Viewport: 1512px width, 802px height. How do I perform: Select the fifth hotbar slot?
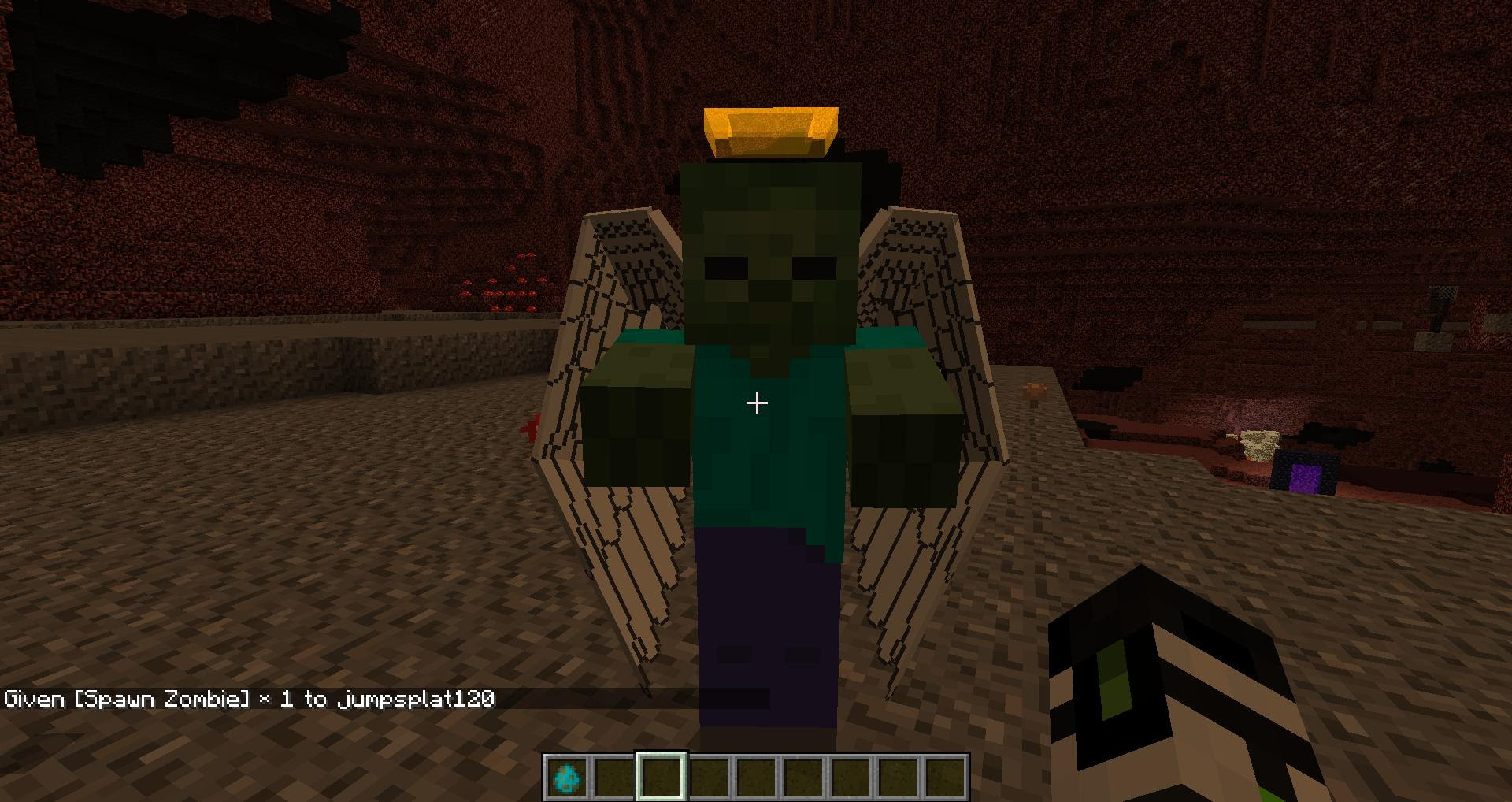756,776
